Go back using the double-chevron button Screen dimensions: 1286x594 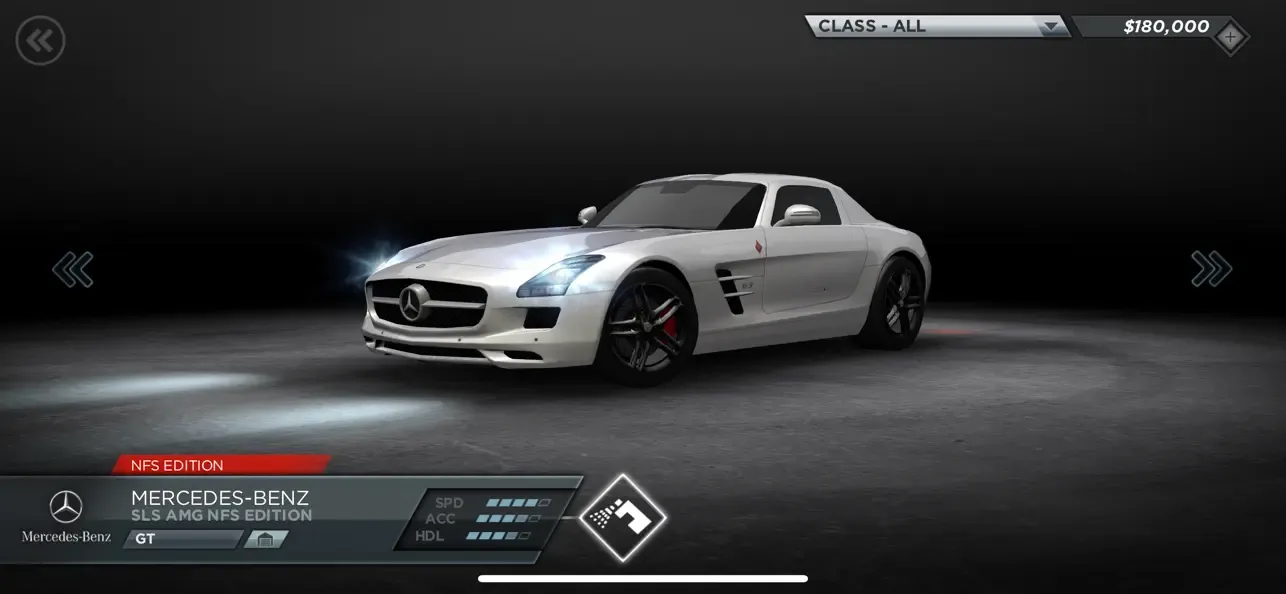point(40,41)
